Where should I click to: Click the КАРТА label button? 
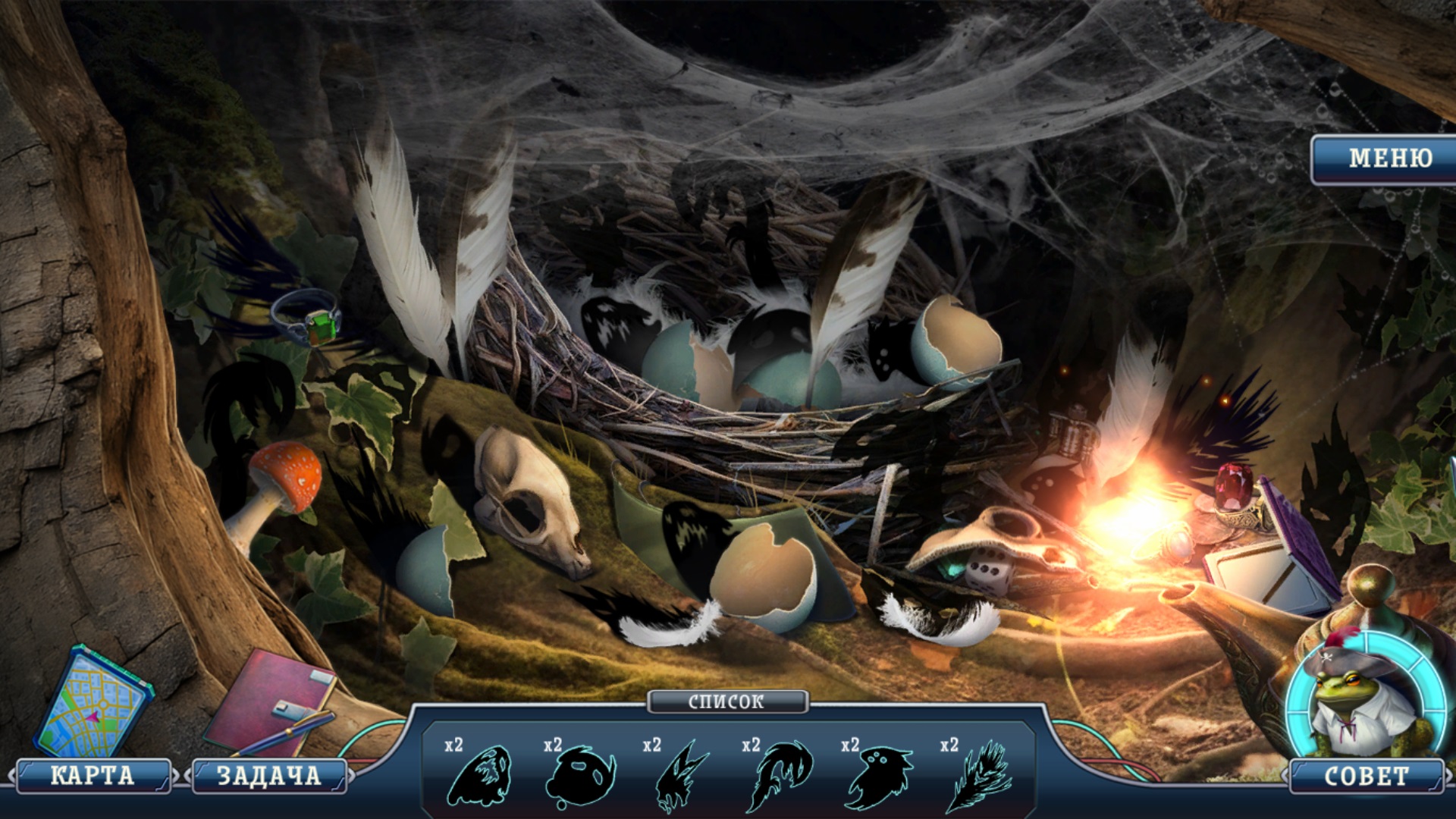click(93, 776)
